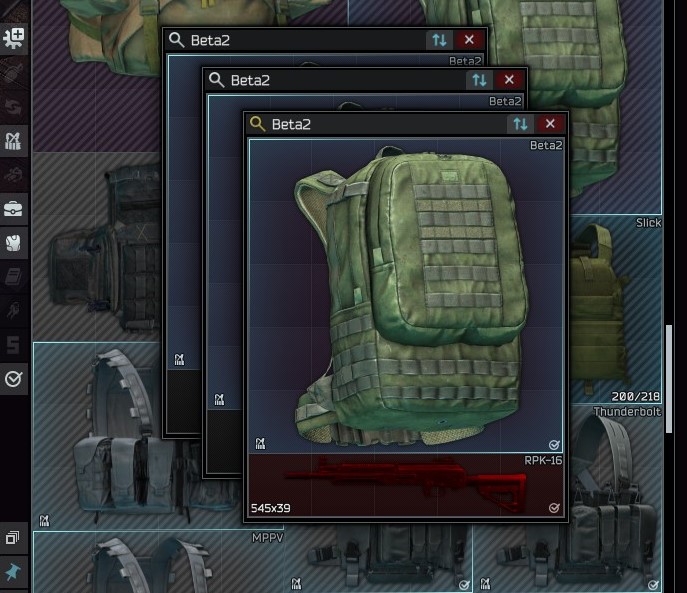Close the rearmost Beta2 window
The image size is (687, 593).
coord(469,40)
